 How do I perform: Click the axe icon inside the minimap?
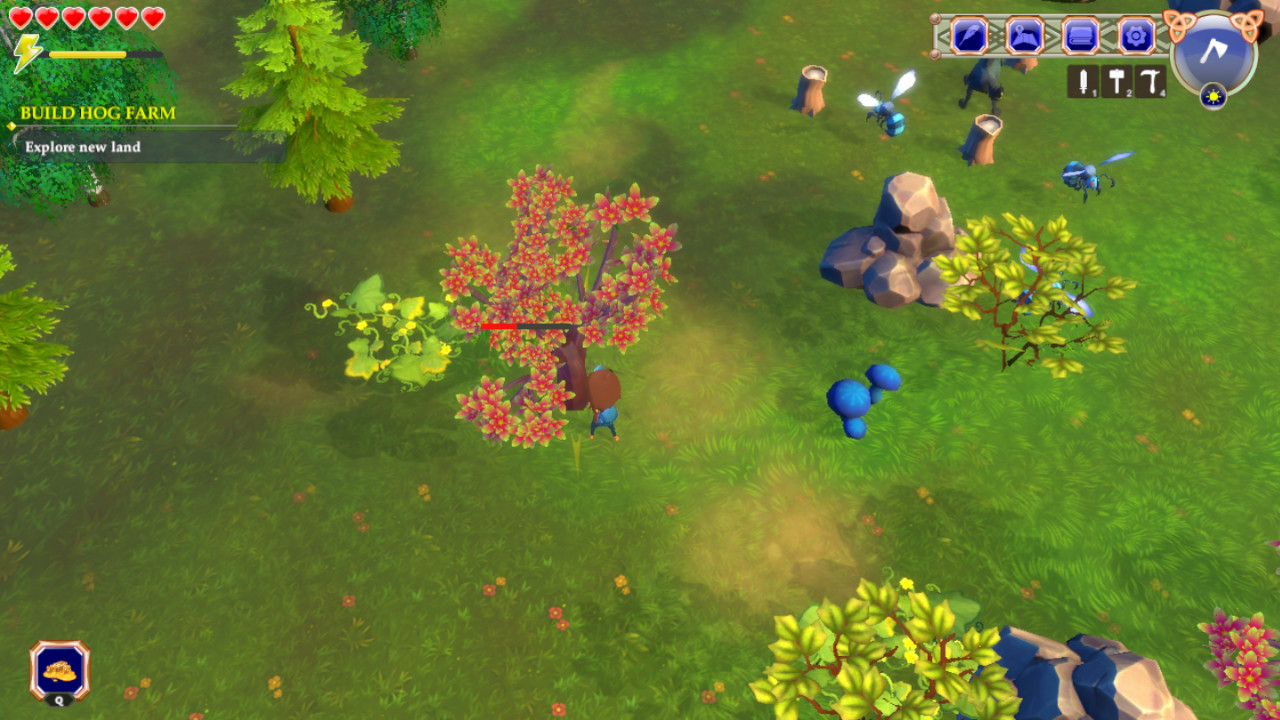tap(1213, 50)
